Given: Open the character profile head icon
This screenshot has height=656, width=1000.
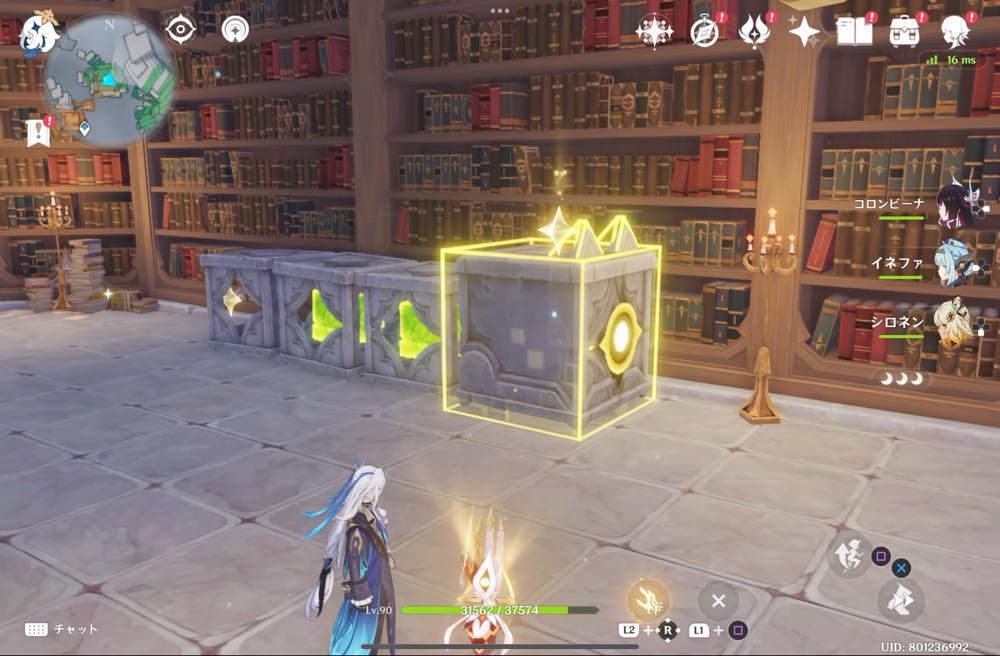Looking at the screenshot, I should pyautogui.click(x=954, y=31).
